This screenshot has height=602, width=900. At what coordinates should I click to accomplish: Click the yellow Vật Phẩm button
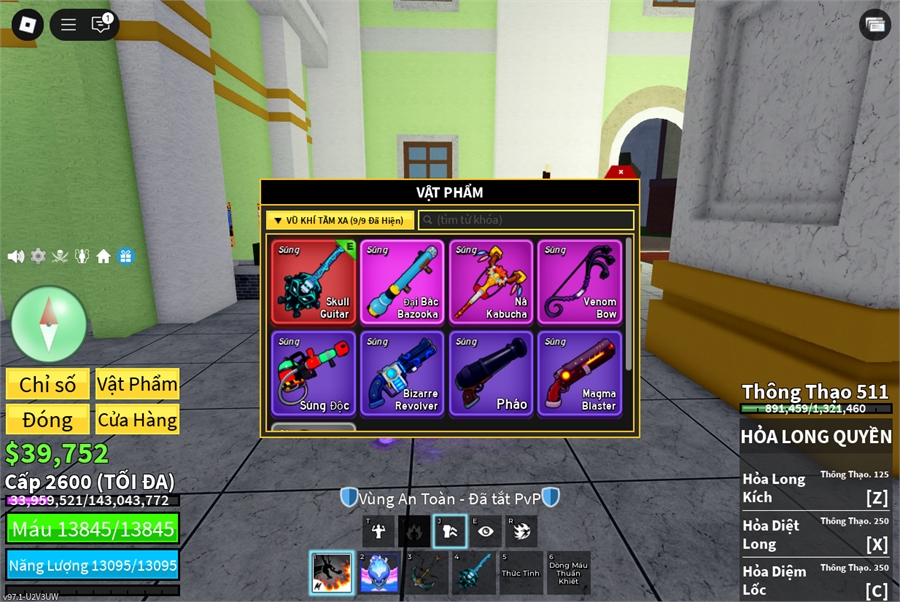coord(137,385)
